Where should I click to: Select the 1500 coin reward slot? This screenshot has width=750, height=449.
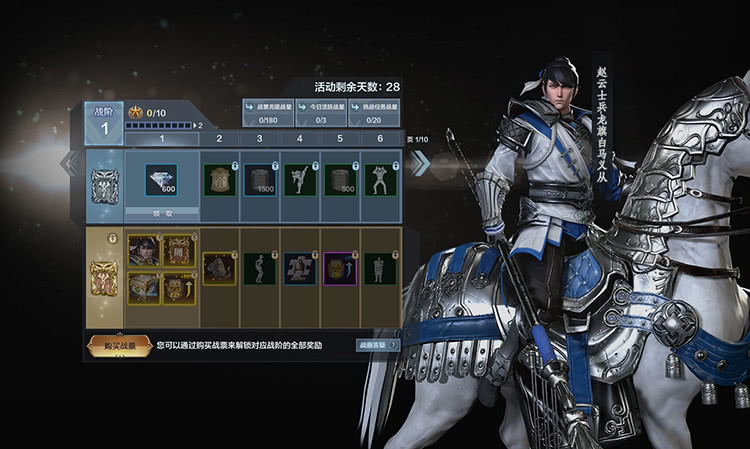click(x=259, y=180)
